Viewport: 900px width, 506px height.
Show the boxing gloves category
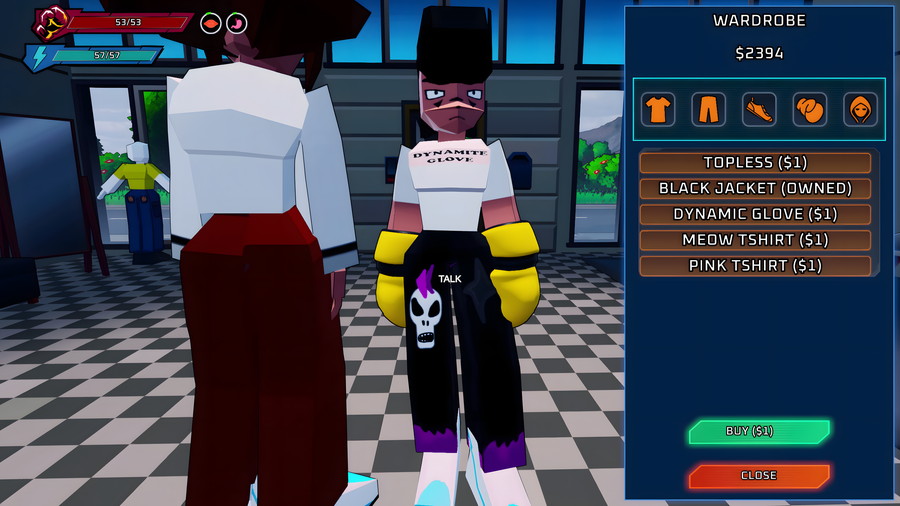click(810, 109)
